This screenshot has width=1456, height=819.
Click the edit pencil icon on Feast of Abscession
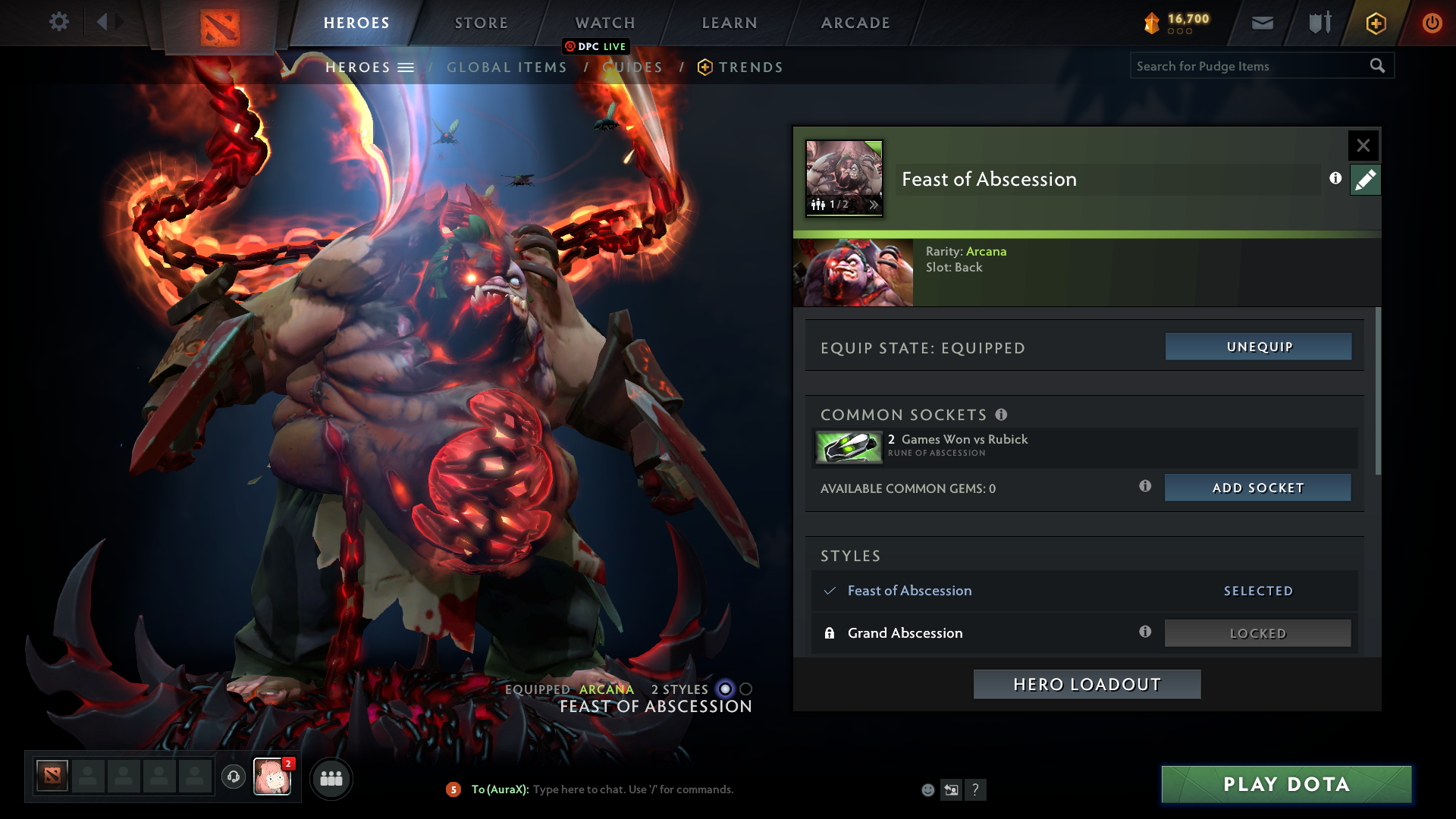tap(1365, 180)
